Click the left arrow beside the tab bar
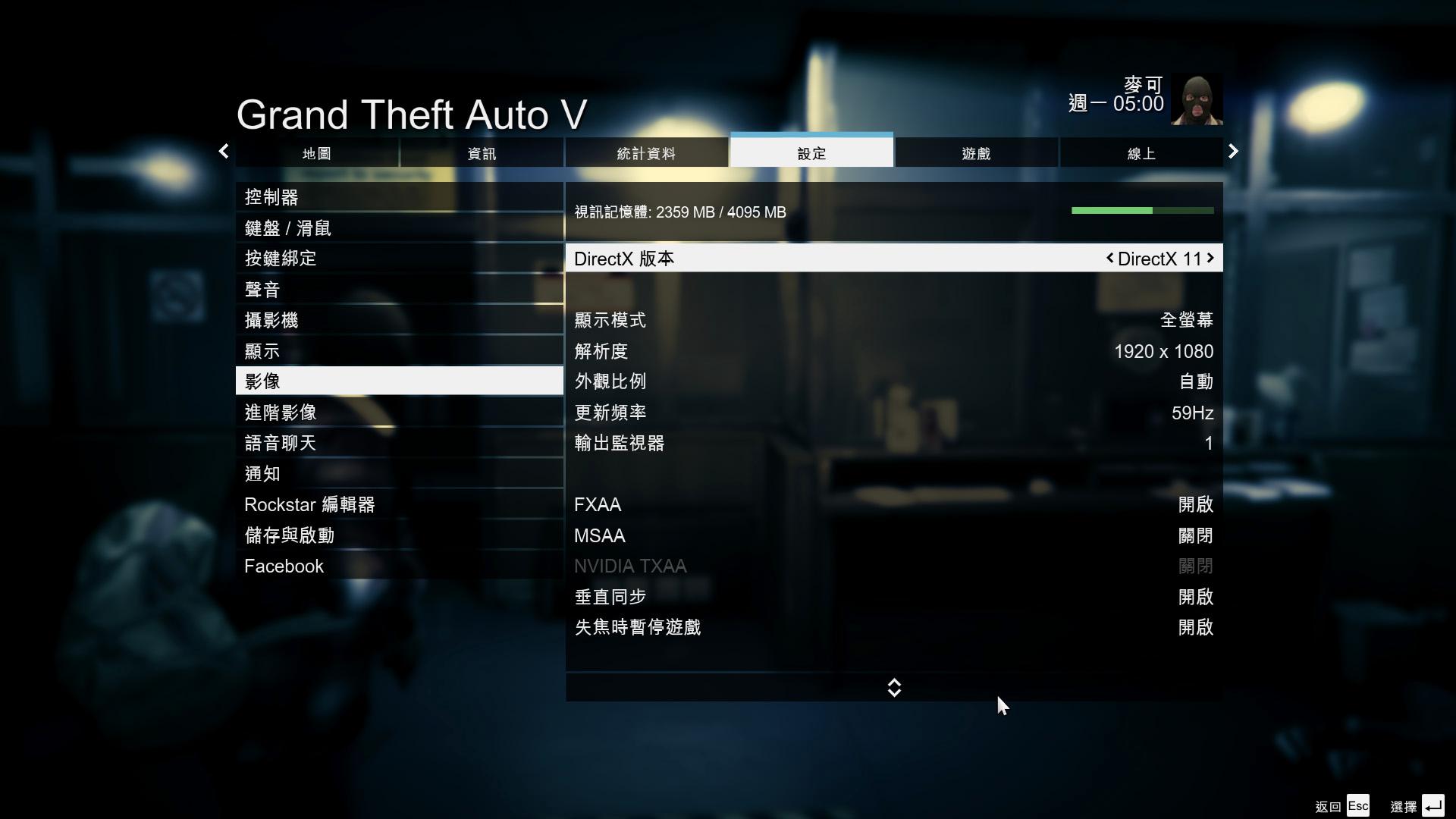Screen dimensions: 1456x819 (x=224, y=152)
